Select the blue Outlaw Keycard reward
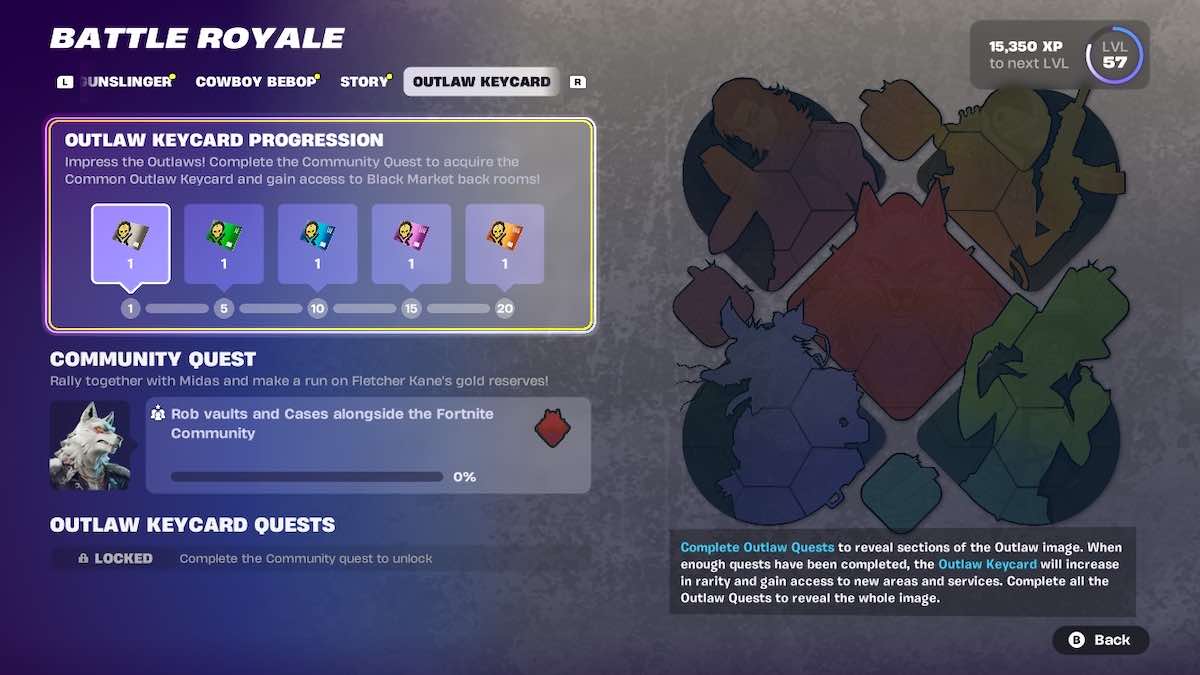 (x=317, y=244)
